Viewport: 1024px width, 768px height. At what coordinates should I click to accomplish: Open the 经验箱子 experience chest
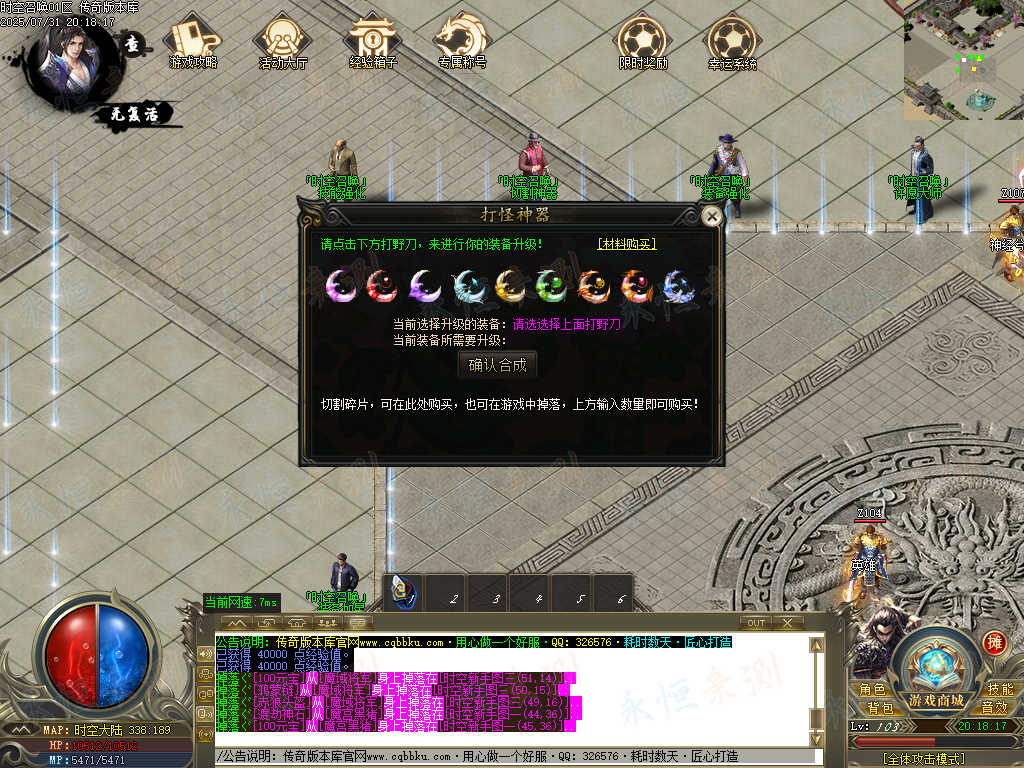[x=372, y=43]
